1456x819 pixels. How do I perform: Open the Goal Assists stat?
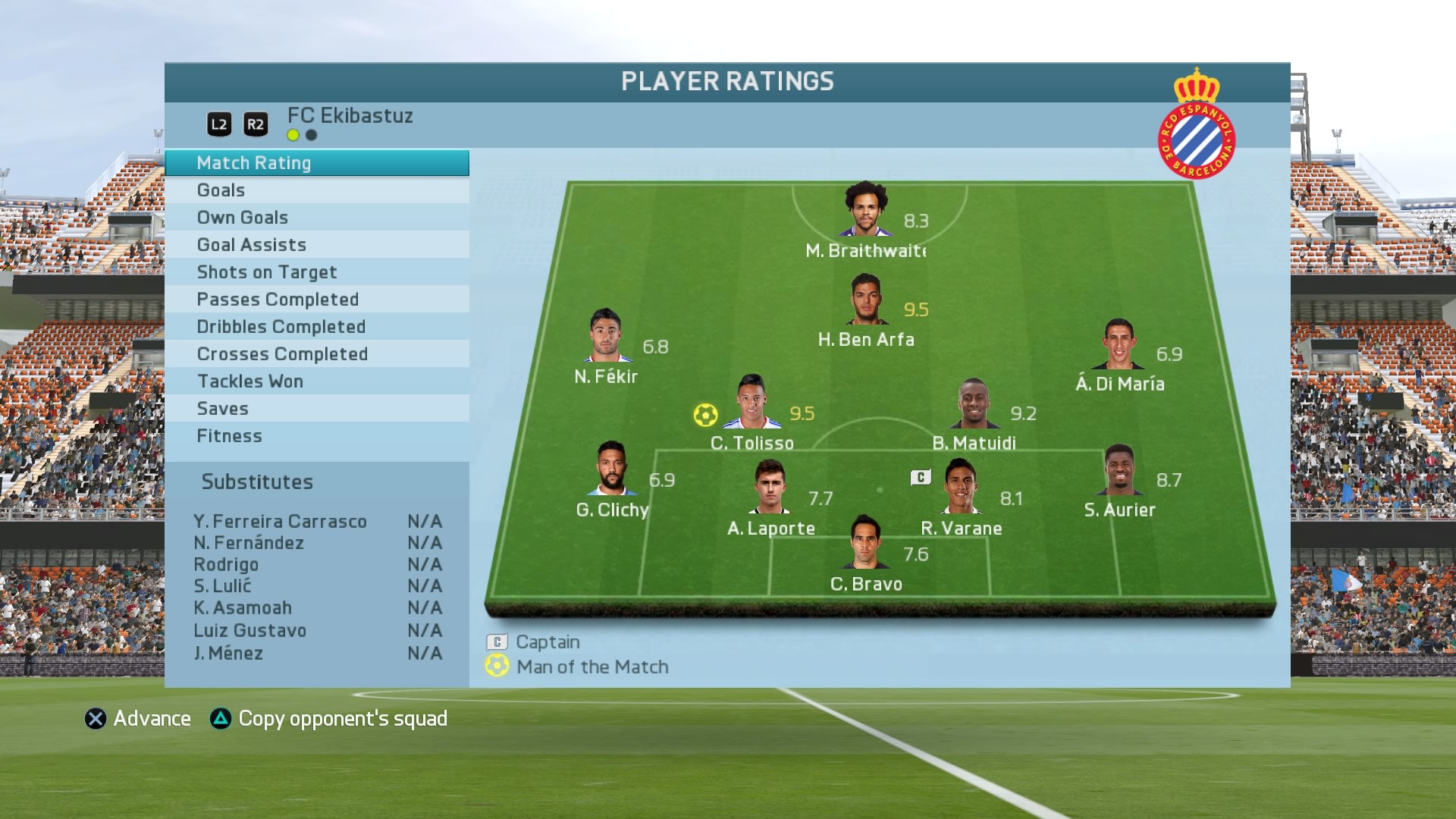(316, 245)
